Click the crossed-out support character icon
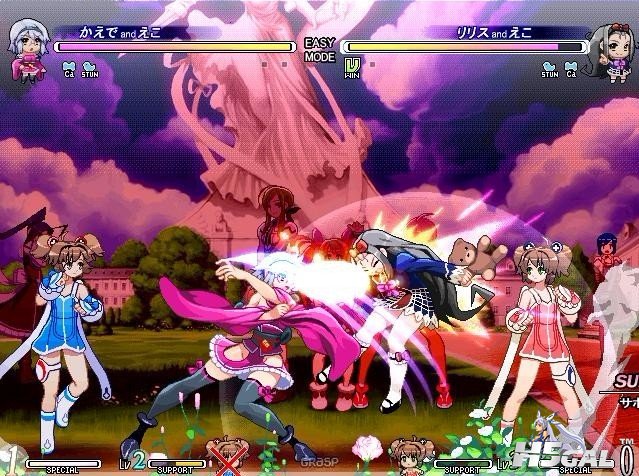This screenshot has height=476, width=639. point(226,455)
